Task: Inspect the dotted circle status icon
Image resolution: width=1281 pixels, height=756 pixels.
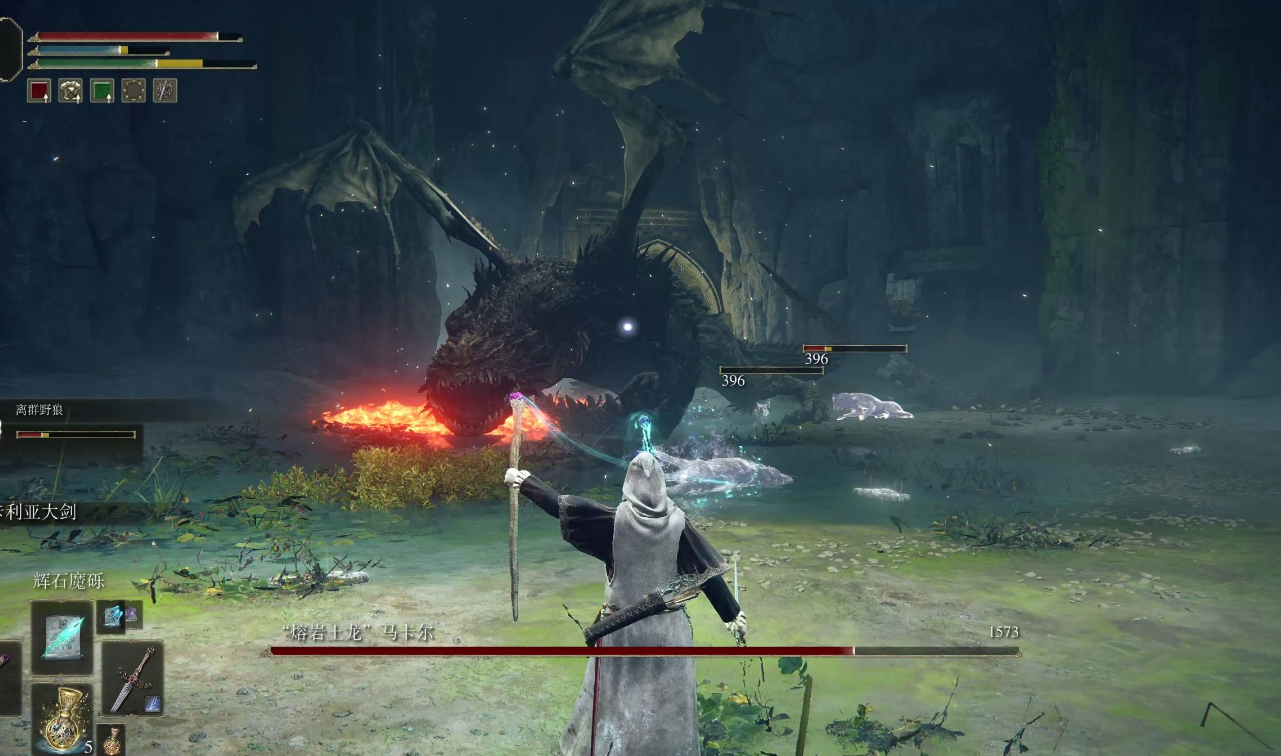Action: 133,91
